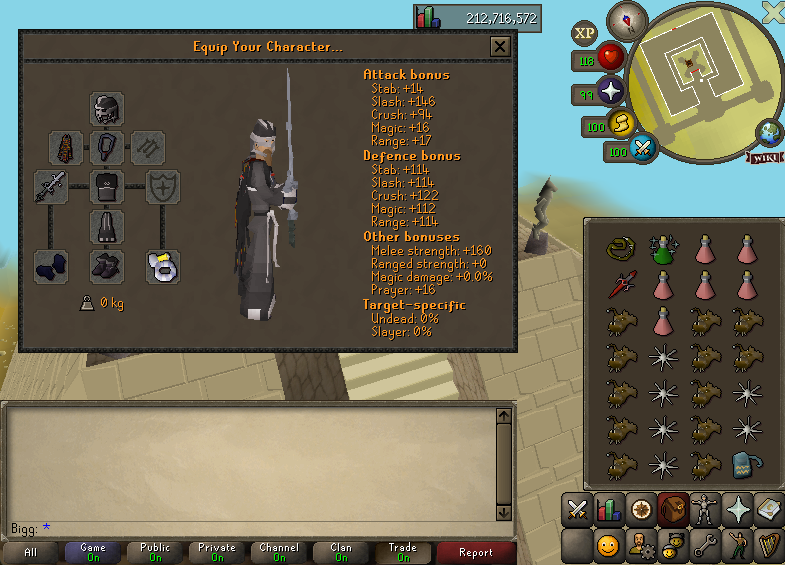Image resolution: width=785 pixels, height=565 pixels.
Task: Click the compass to face north
Action: point(627,20)
